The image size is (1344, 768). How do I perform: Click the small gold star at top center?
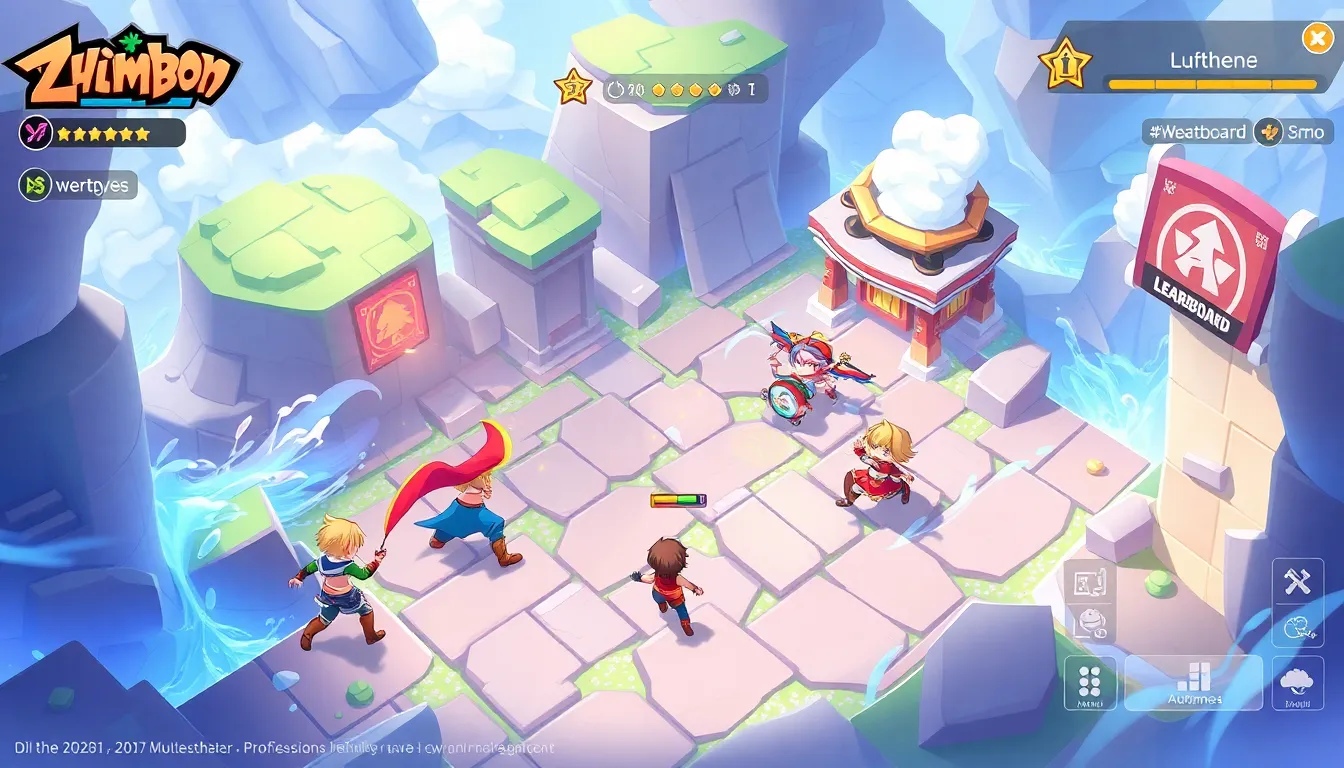(574, 88)
